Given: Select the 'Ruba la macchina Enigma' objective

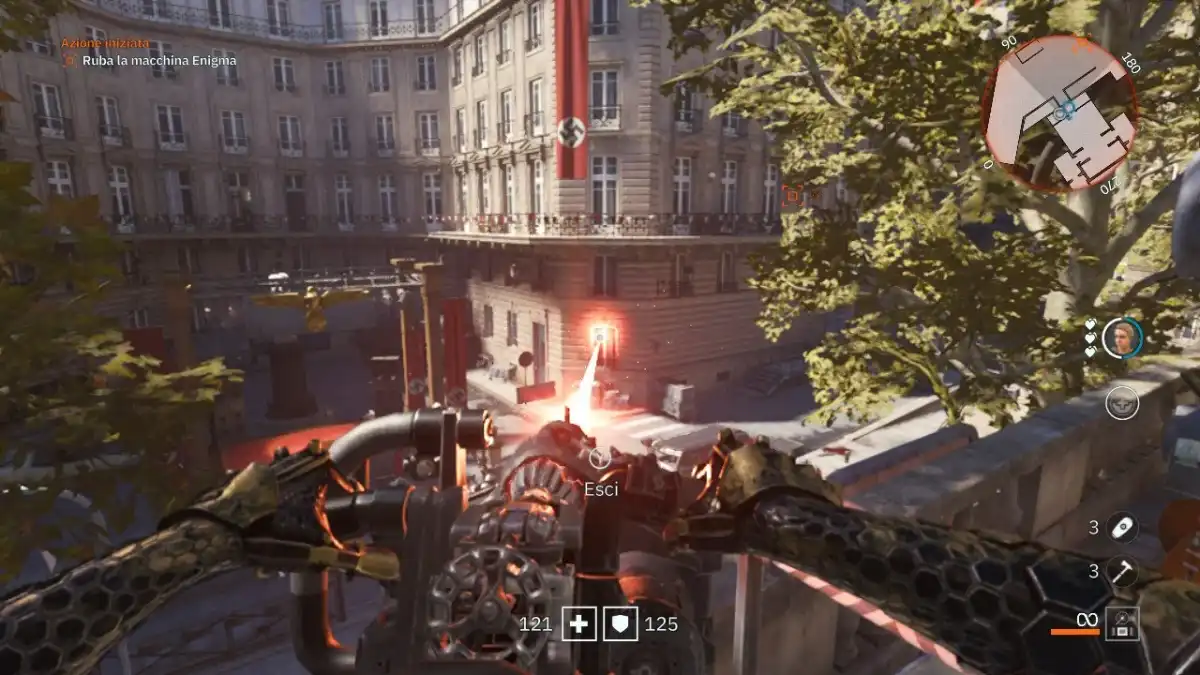Looking at the screenshot, I should [x=160, y=60].
